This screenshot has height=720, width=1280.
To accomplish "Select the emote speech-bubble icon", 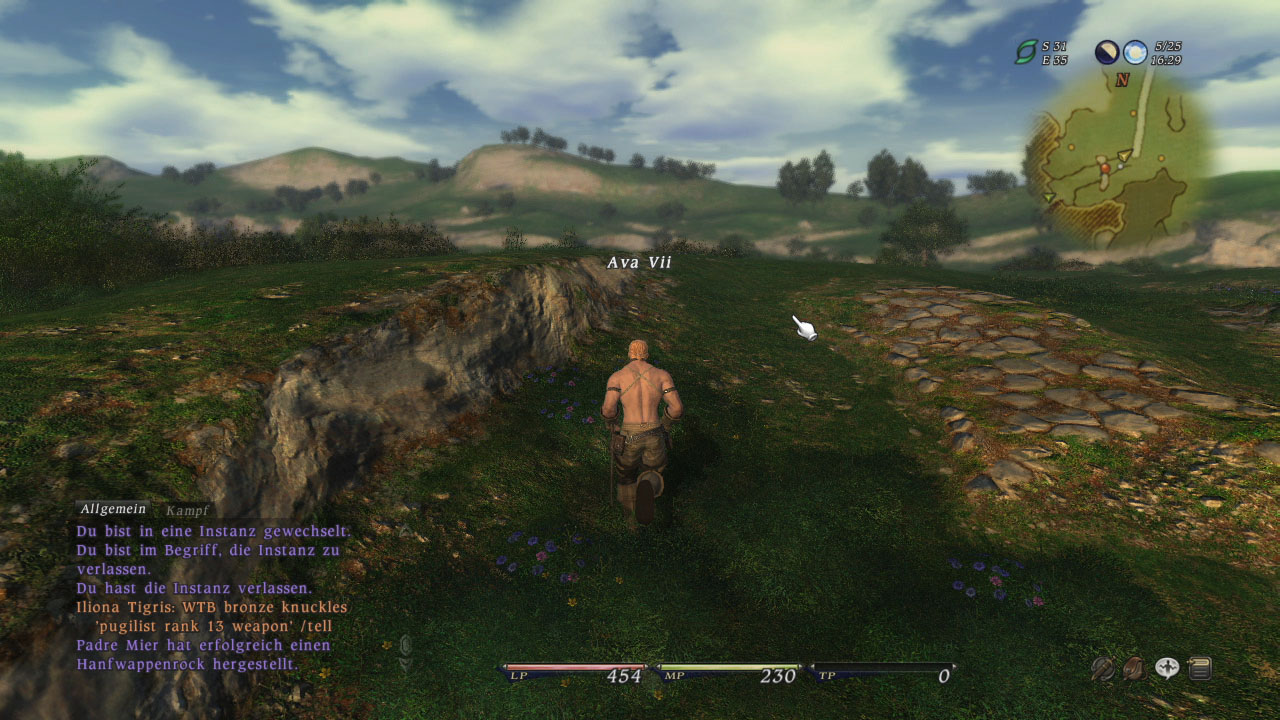I will click(x=1167, y=666).
